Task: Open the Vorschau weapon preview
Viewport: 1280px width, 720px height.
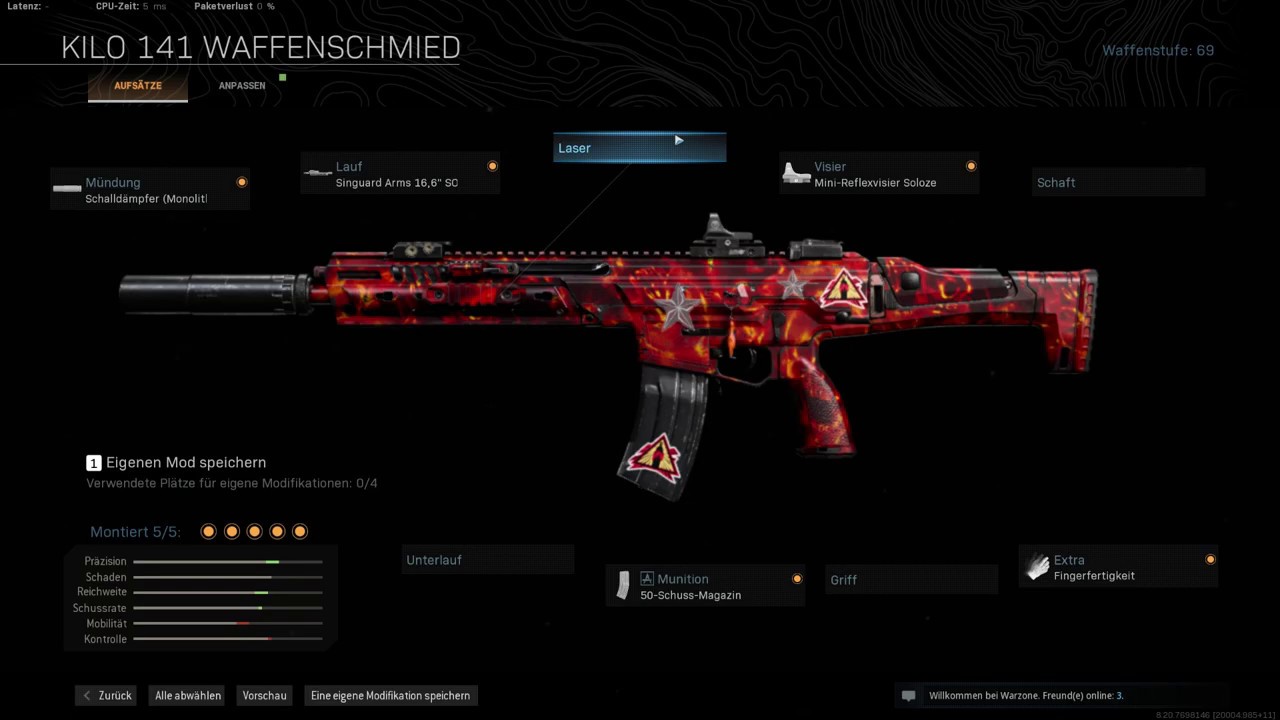Action: (265, 695)
